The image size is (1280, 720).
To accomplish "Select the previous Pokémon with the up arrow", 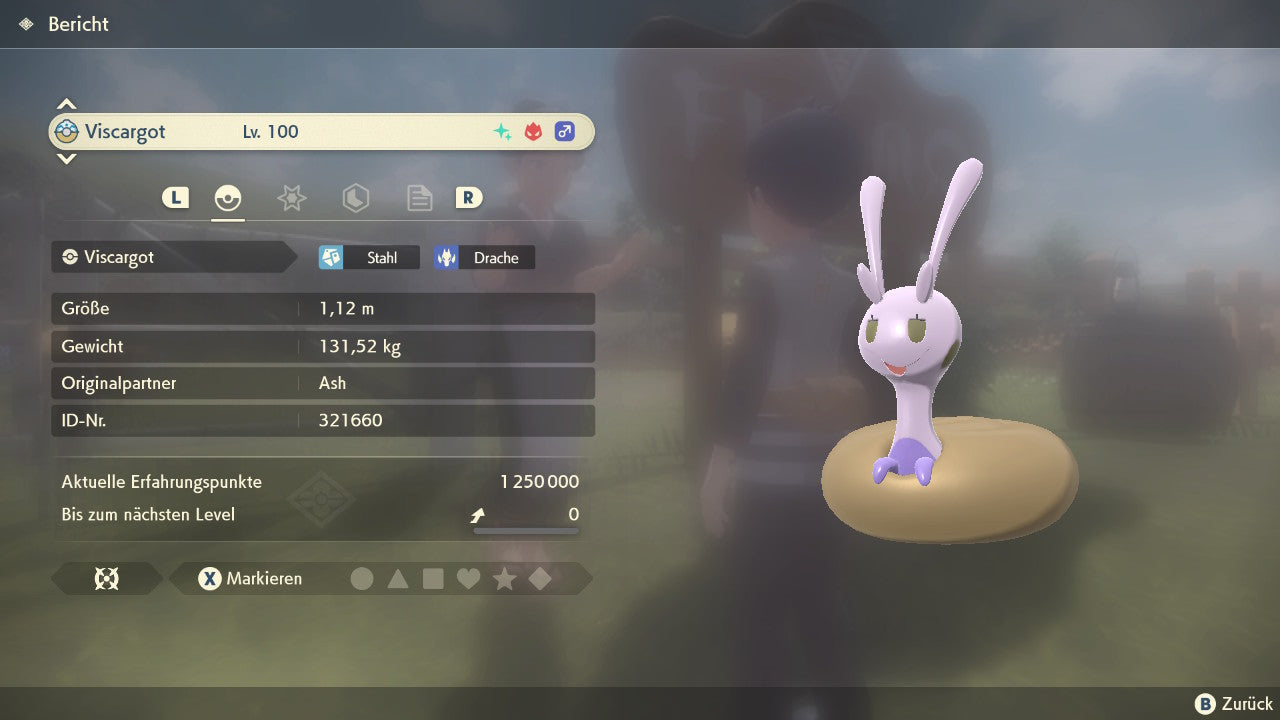I will [x=66, y=104].
